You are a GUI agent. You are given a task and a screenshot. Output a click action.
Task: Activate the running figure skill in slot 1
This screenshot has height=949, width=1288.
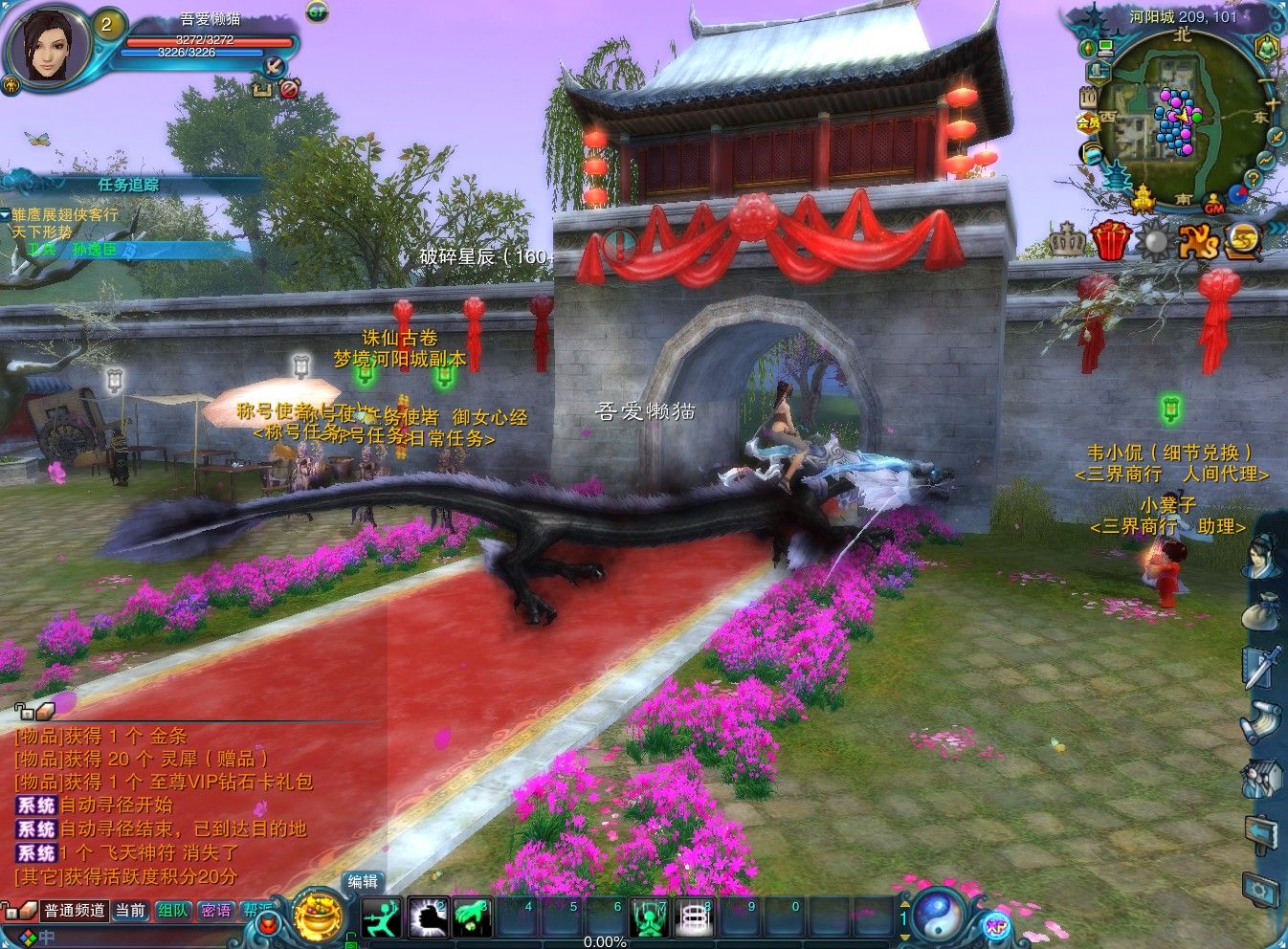tap(380, 919)
